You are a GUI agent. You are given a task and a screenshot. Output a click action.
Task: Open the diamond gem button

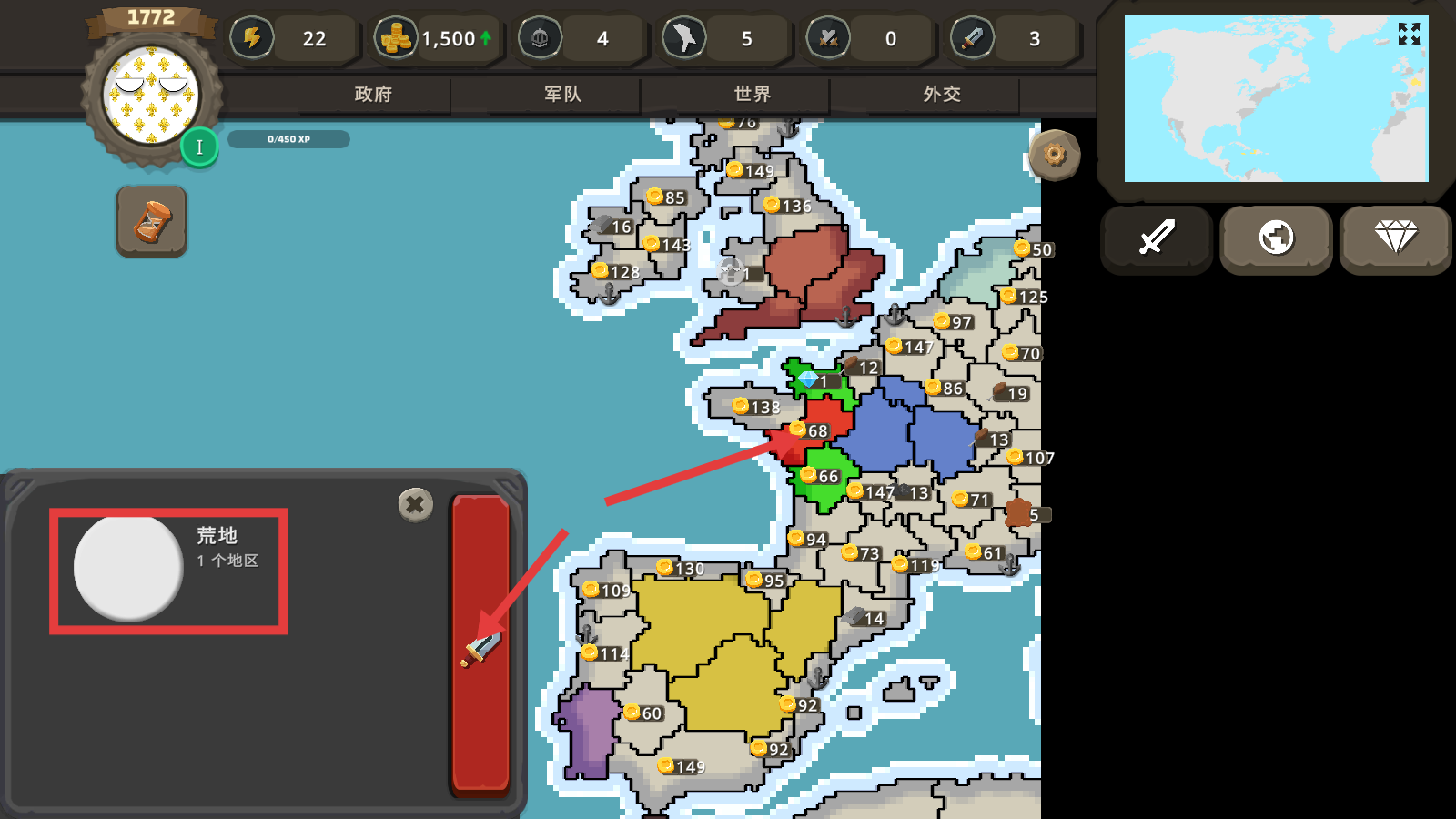(1395, 238)
